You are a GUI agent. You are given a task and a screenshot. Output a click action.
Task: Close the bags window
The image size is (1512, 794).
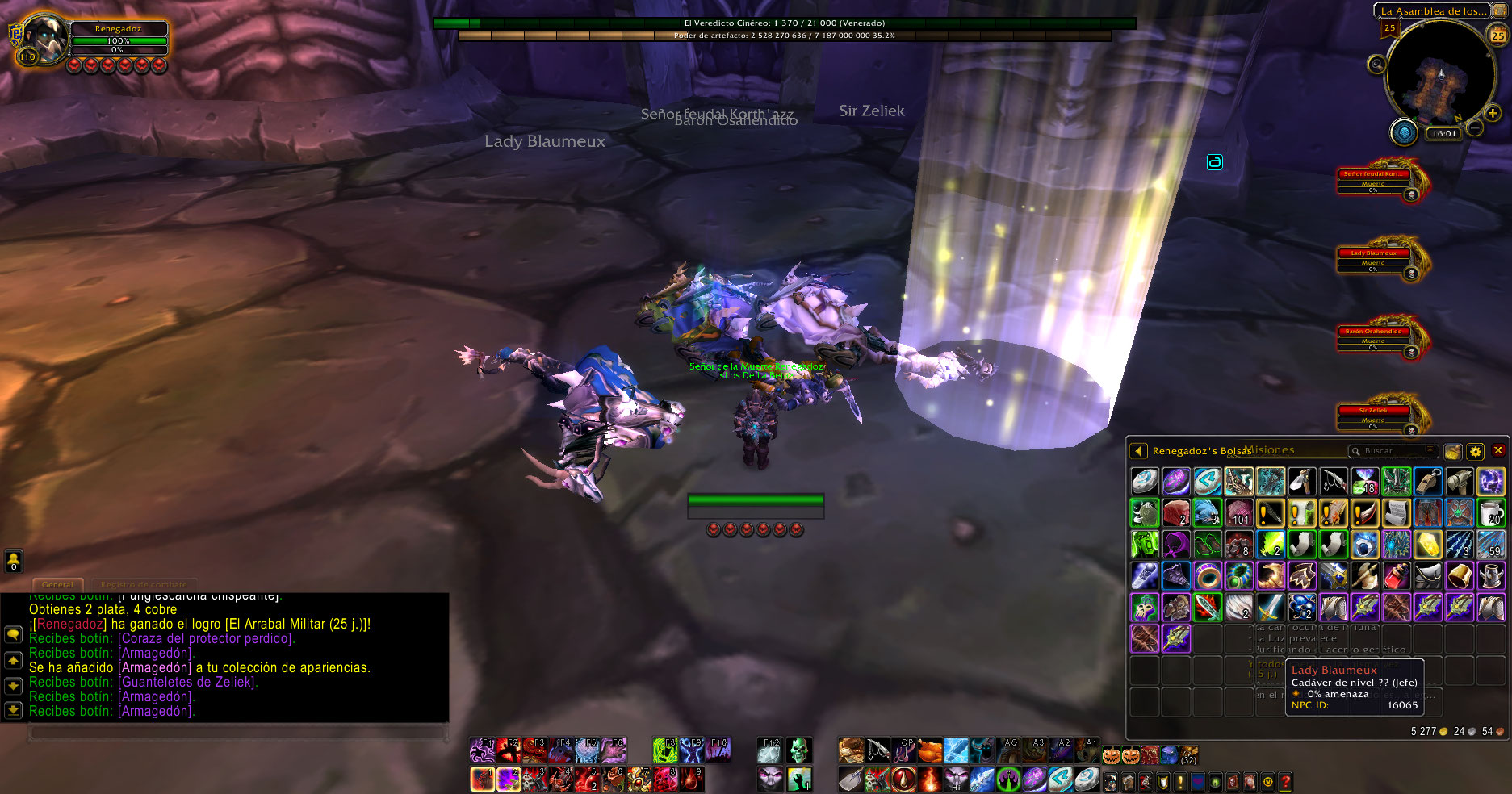coord(1498,451)
